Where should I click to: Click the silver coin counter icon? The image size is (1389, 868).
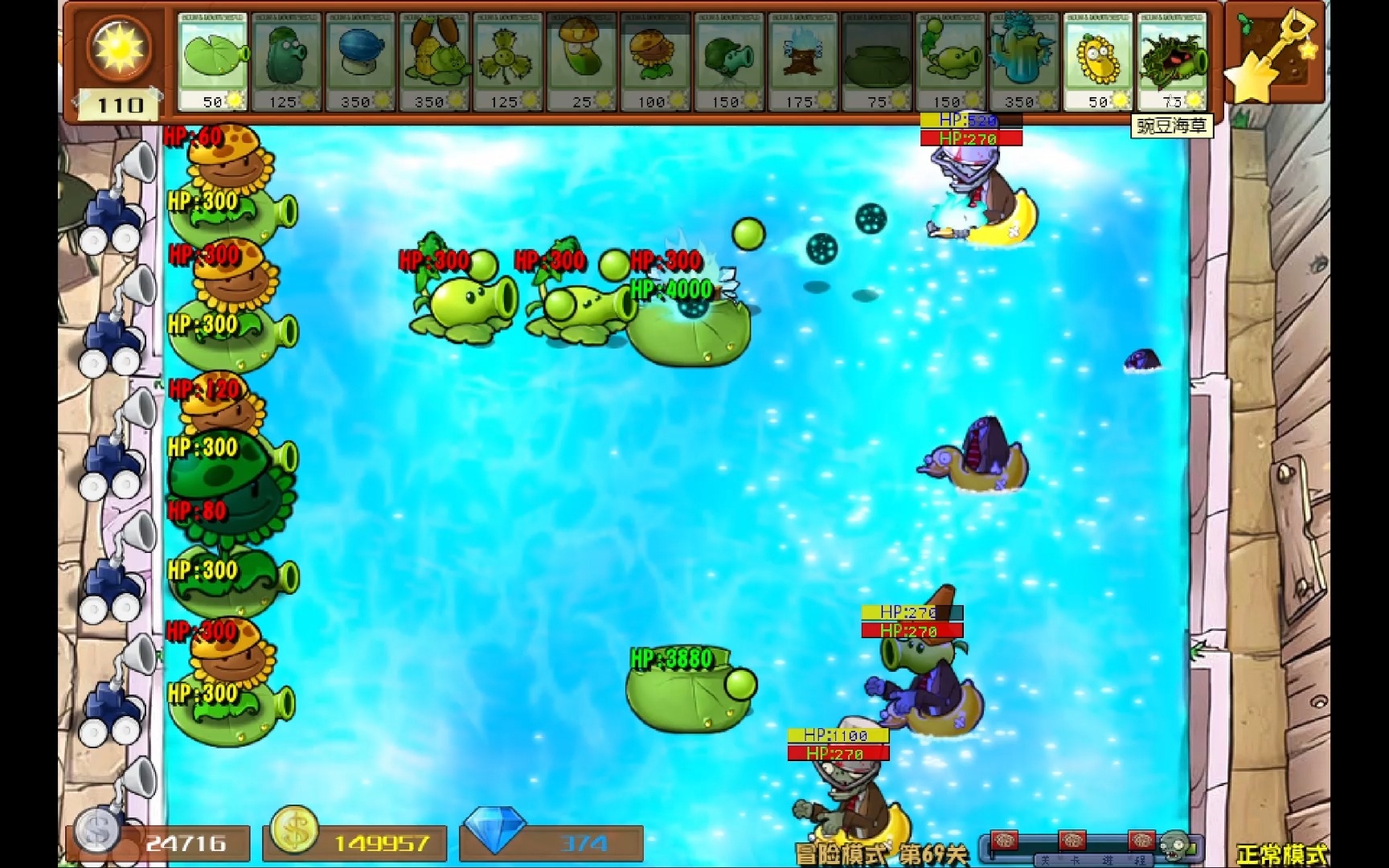click(96, 831)
